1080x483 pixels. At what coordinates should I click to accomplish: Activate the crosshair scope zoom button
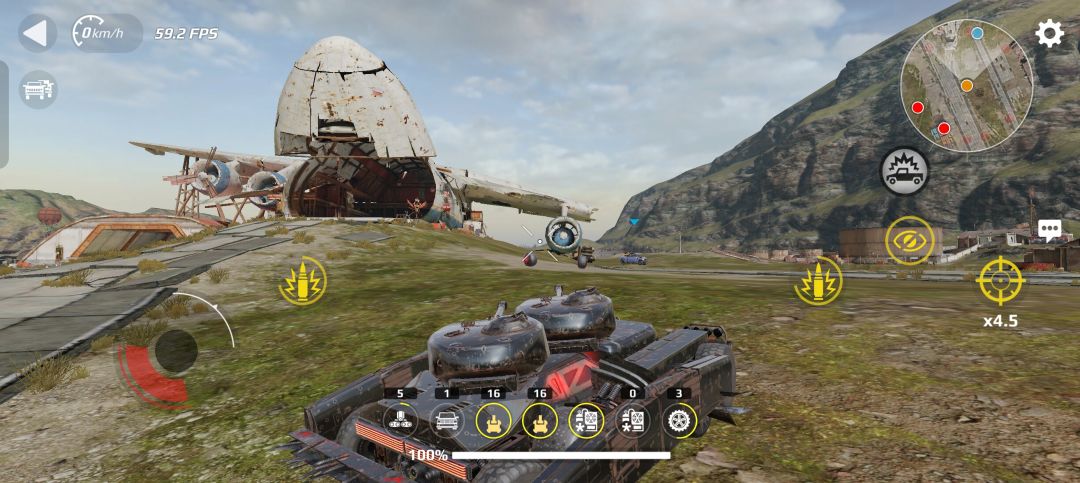coord(1000,280)
